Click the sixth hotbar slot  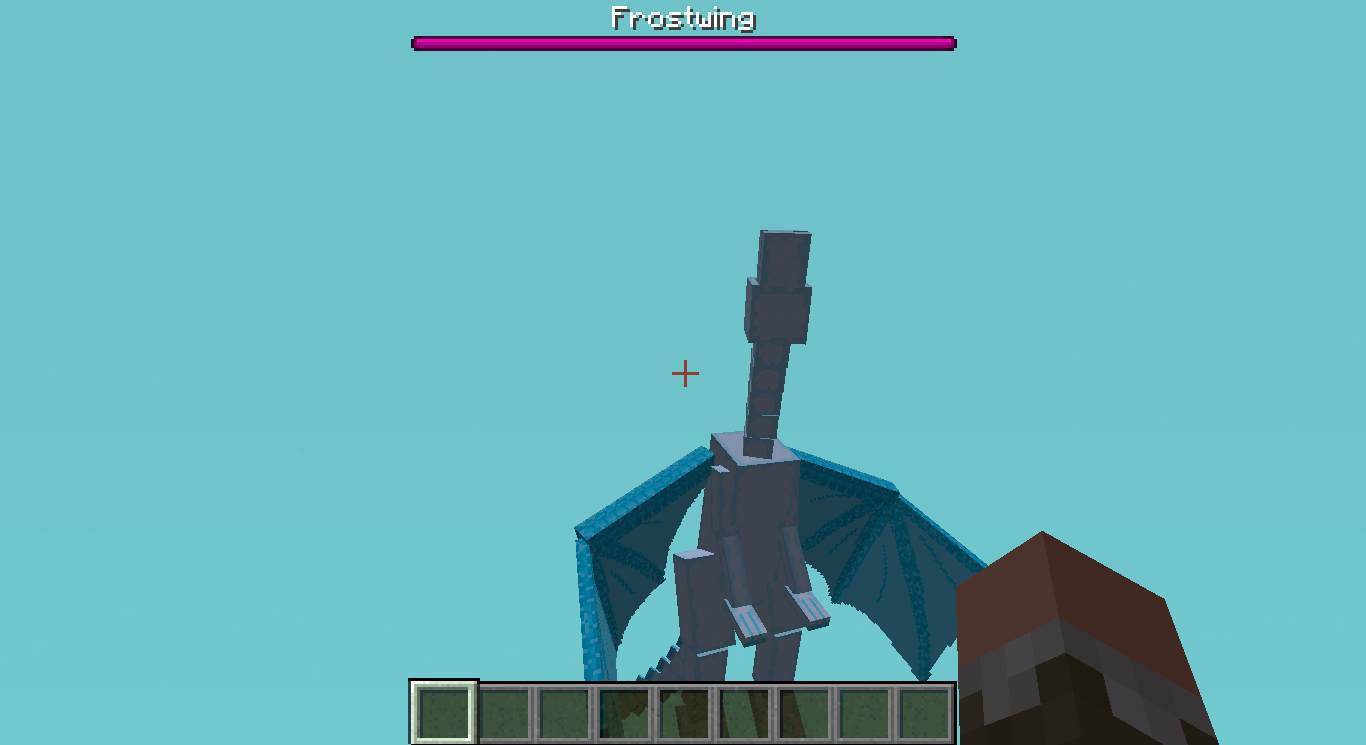pyautogui.click(x=743, y=710)
